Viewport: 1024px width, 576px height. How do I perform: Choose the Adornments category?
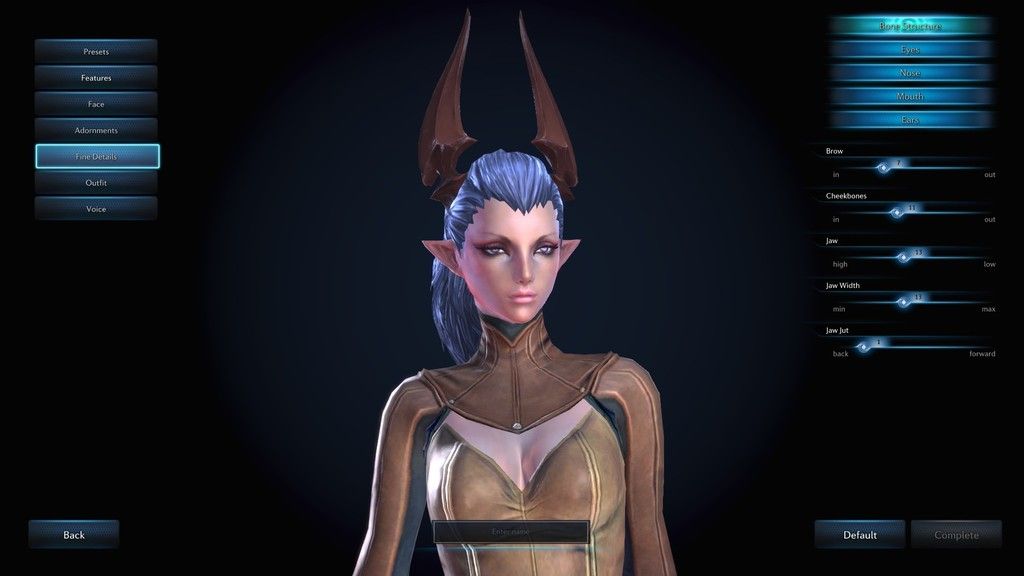tap(96, 130)
